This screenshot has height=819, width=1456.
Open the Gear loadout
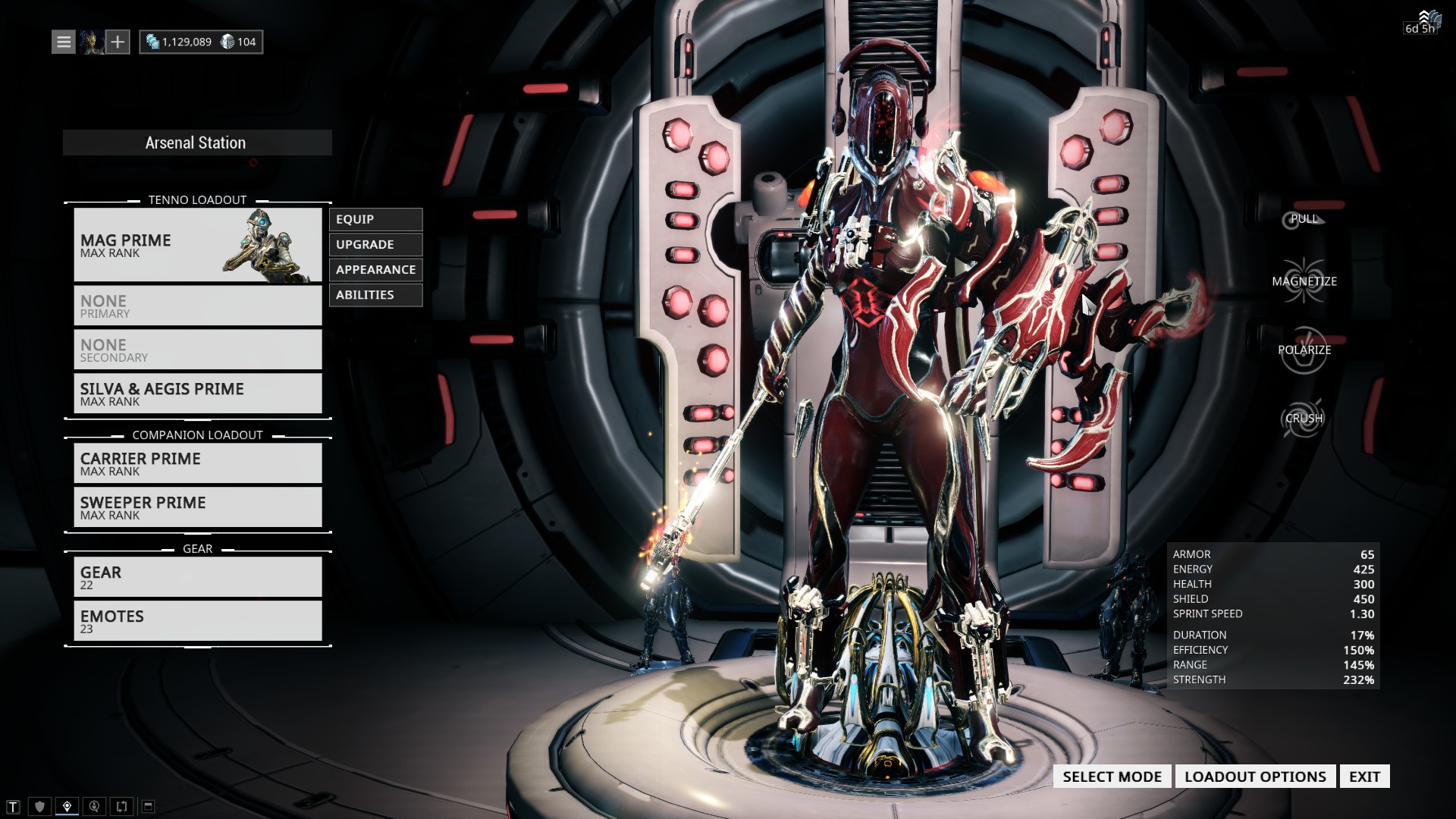197,577
